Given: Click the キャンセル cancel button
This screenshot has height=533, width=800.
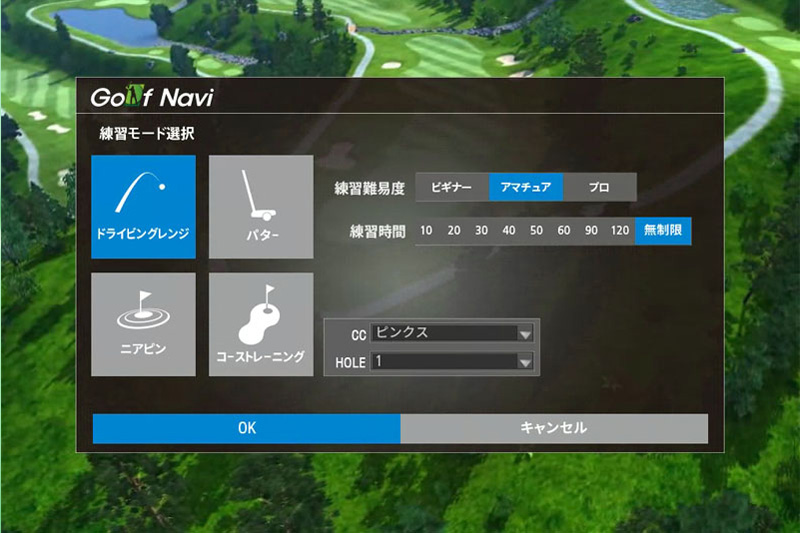Looking at the screenshot, I should point(554,428).
